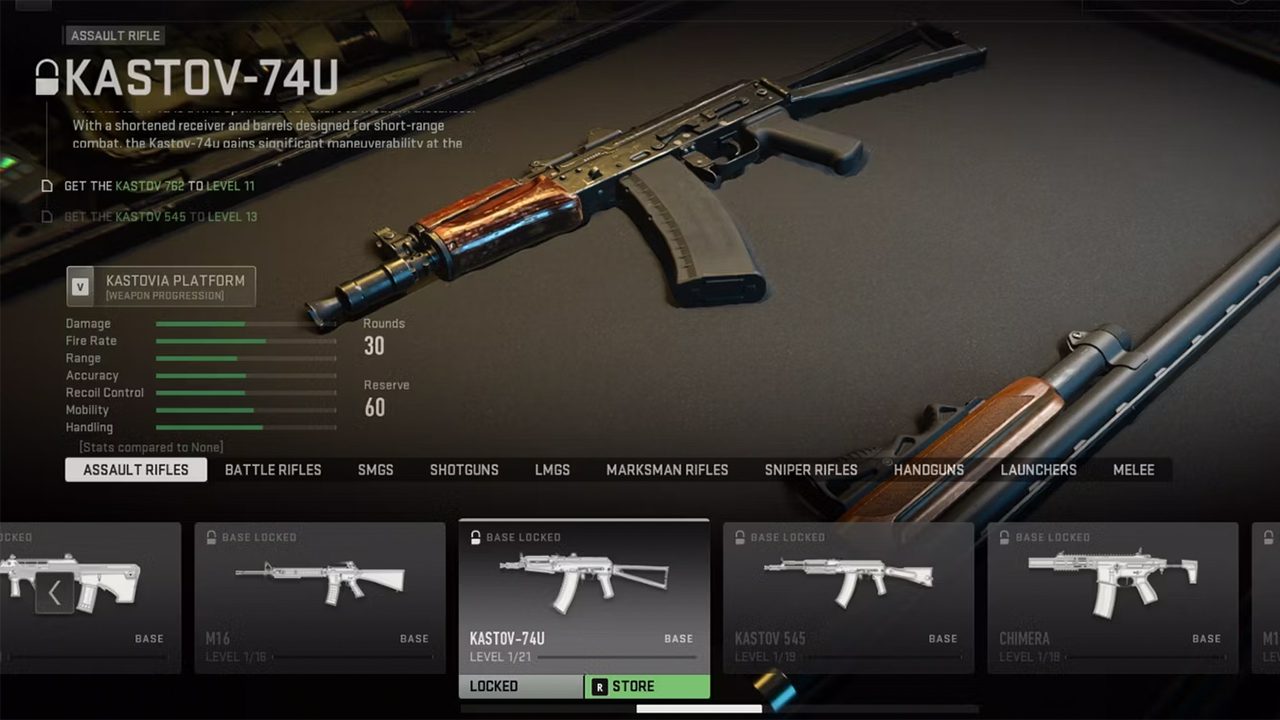Show the Shotguns category
This screenshot has width=1280, height=720.
(x=464, y=470)
